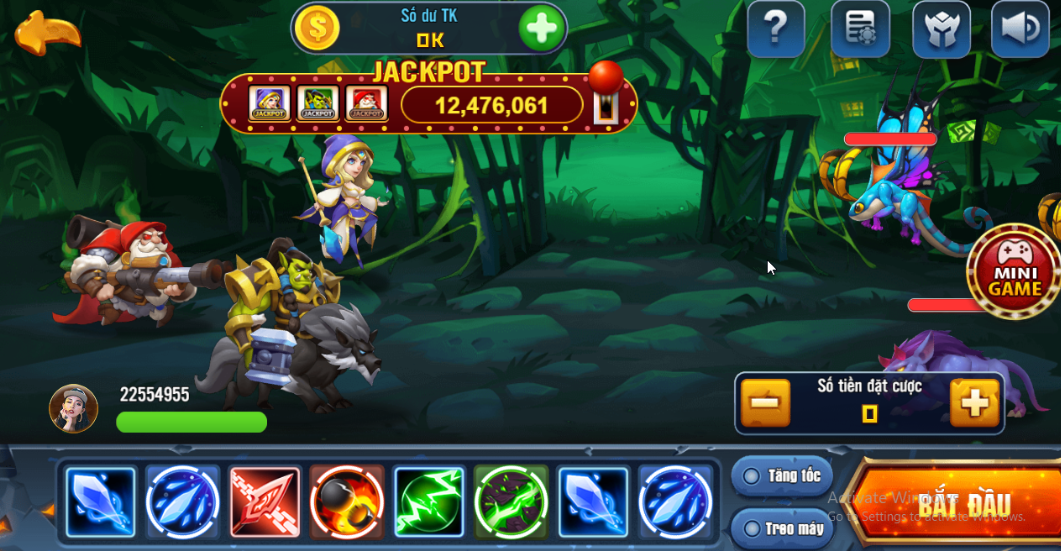This screenshot has width=1061, height=551.
Task: Start the battle with Bắt Đầu
Action: pyautogui.click(x=952, y=503)
